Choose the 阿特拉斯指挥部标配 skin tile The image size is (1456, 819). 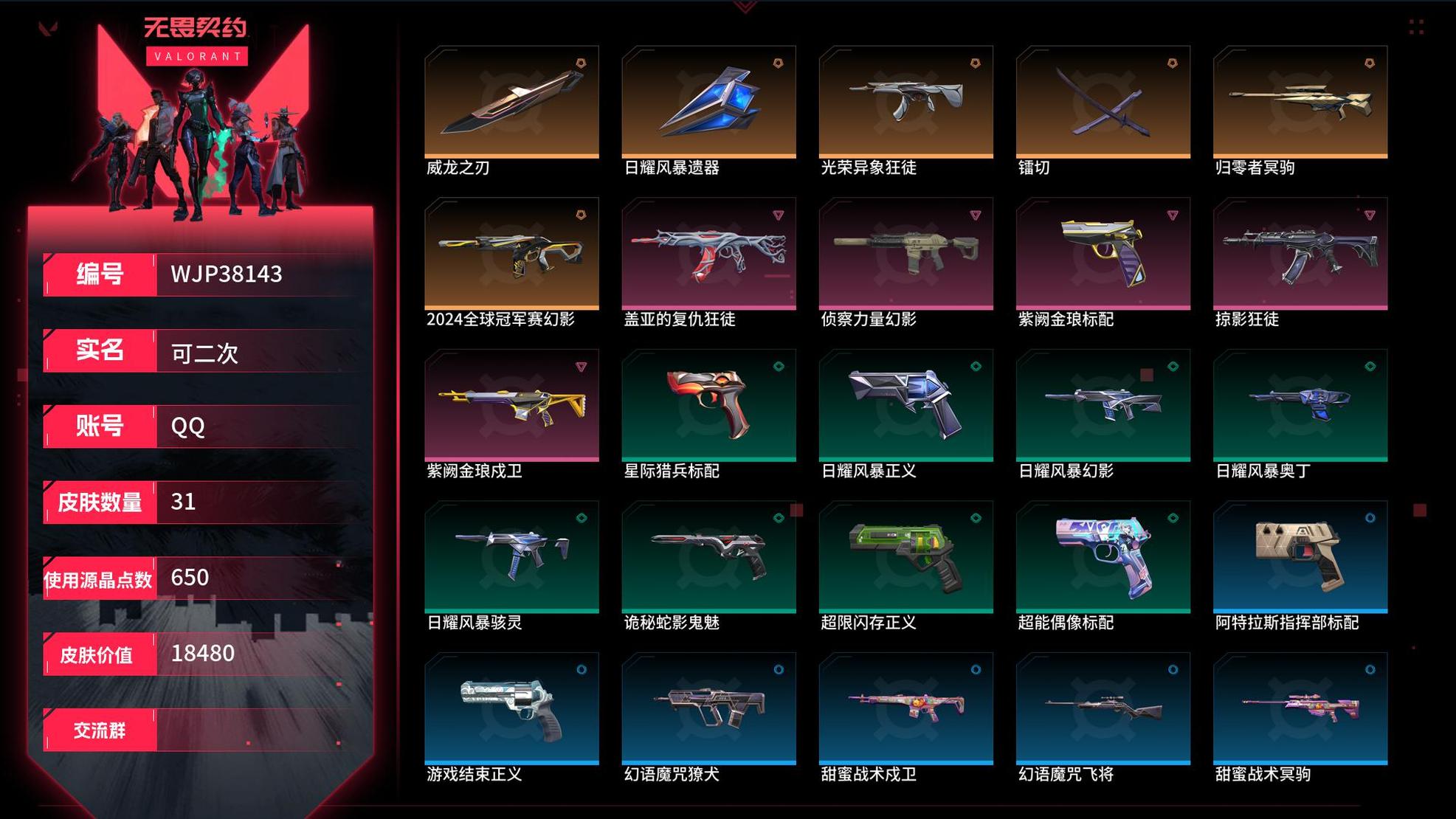(1300, 556)
